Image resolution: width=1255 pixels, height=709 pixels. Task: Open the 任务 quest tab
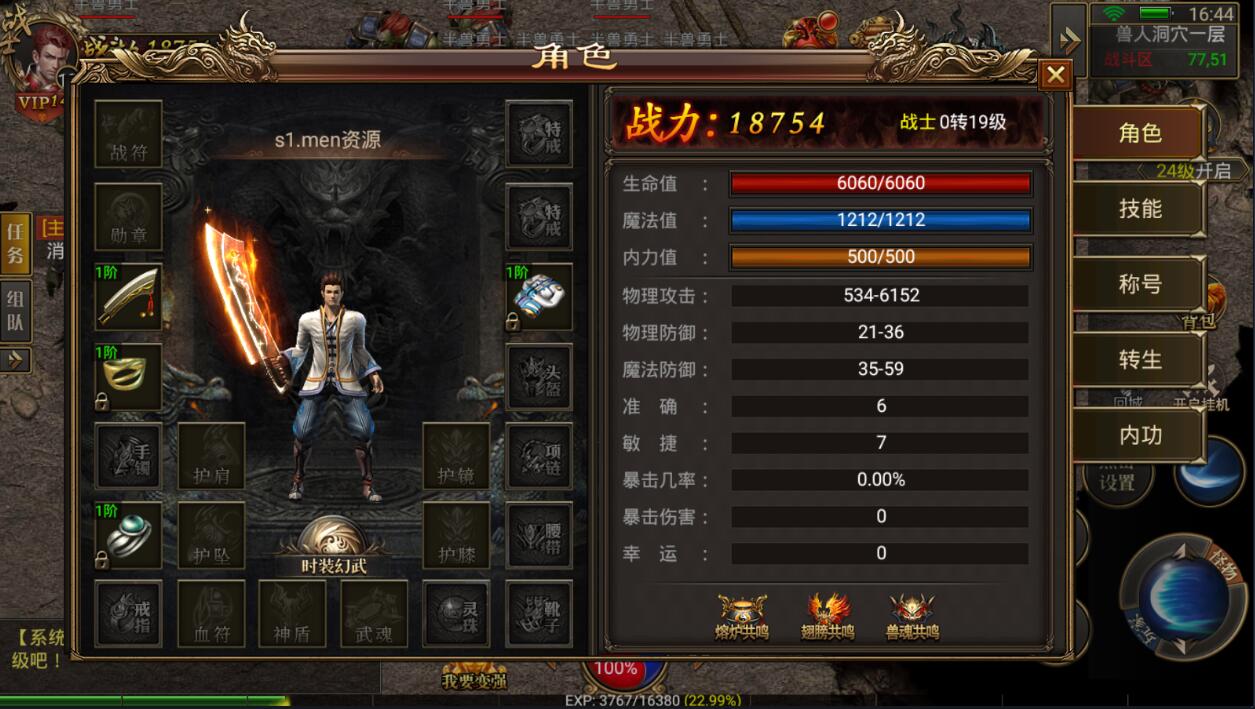pos(15,243)
